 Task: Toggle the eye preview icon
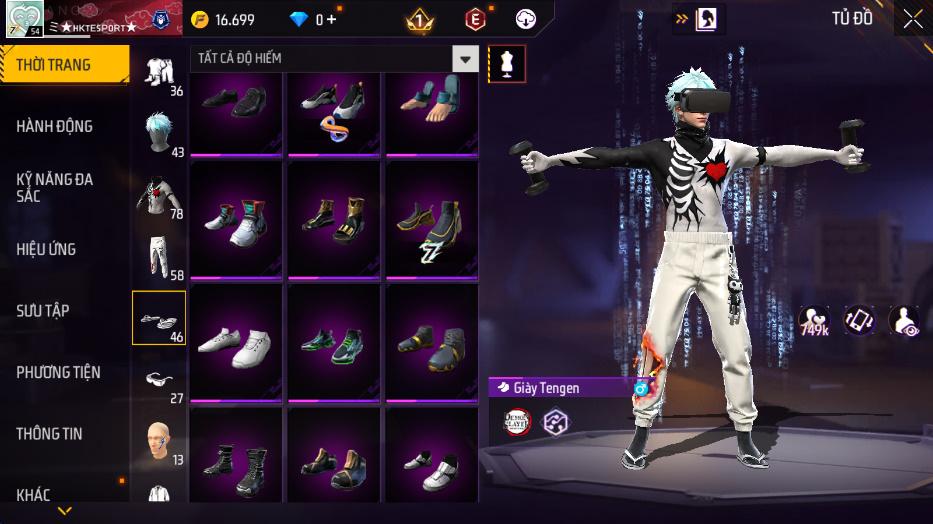point(904,320)
